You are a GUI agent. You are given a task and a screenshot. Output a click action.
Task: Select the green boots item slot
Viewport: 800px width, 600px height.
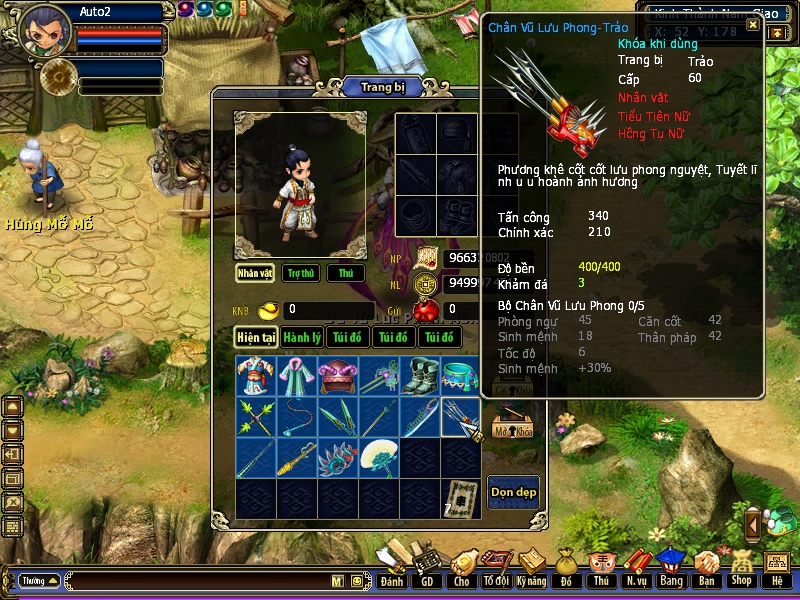[420, 376]
